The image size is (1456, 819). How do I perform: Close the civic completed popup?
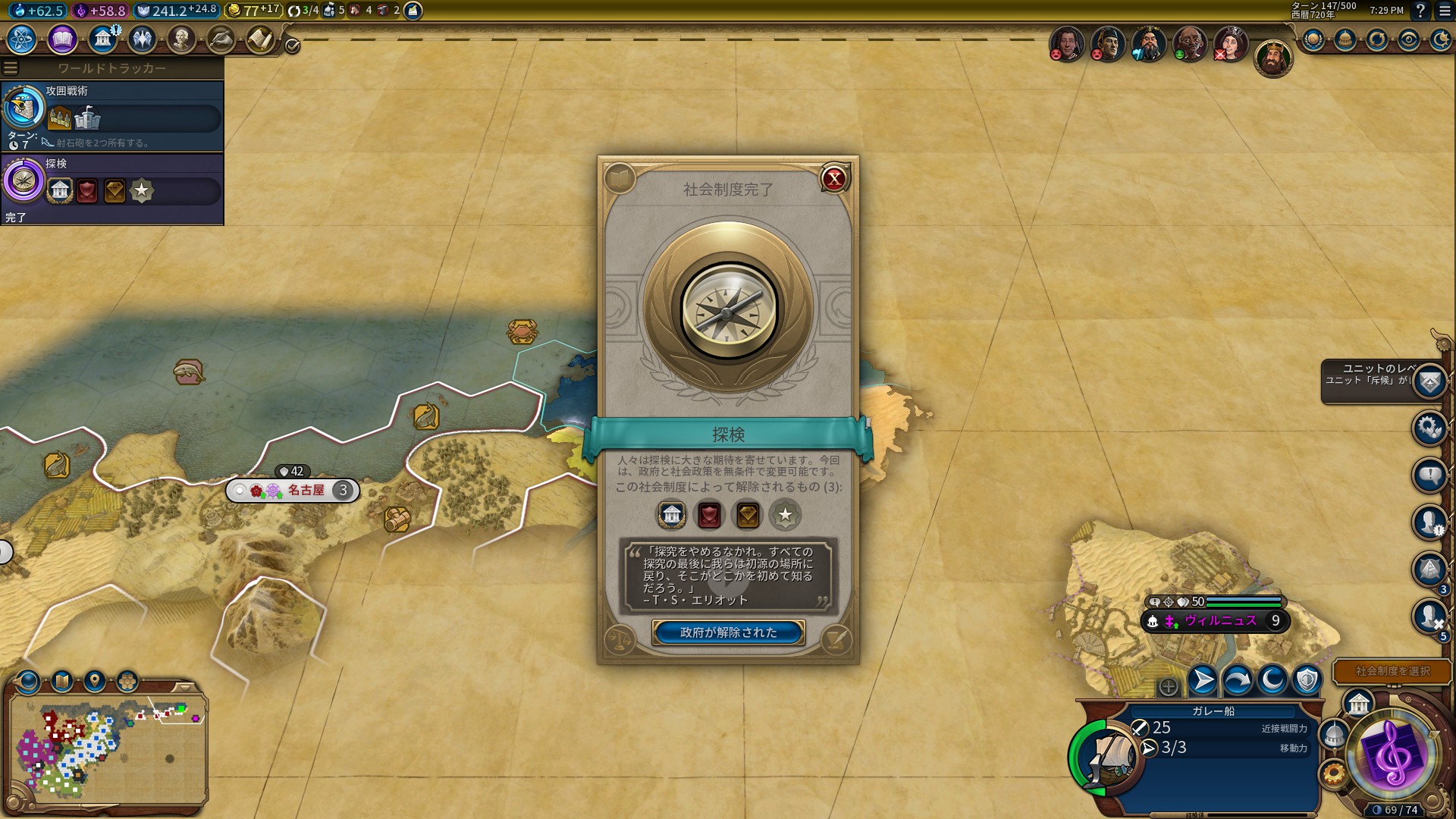click(834, 179)
